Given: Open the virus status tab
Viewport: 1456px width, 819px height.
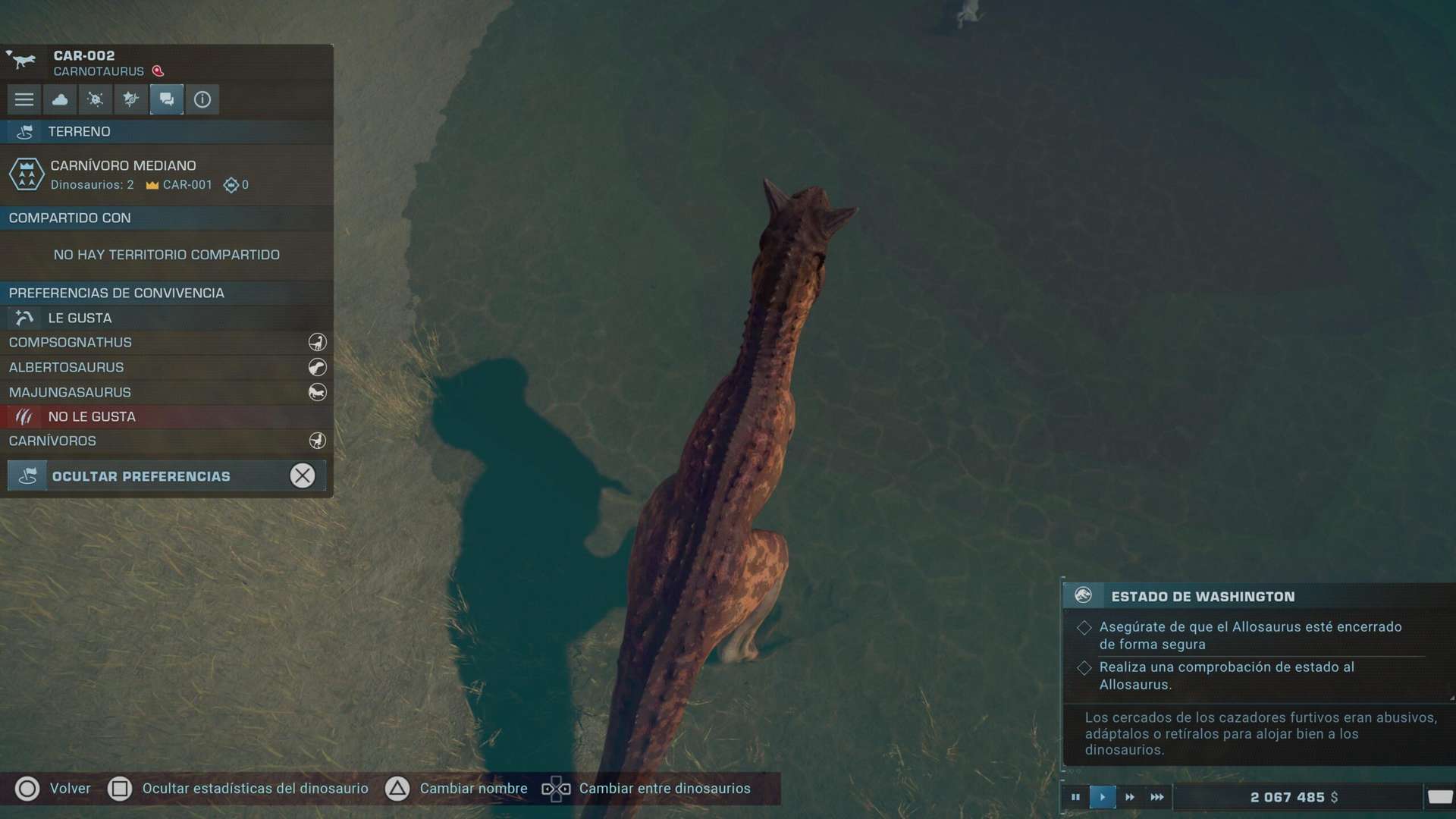Looking at the screenshot, I should [x=96, y=99].
